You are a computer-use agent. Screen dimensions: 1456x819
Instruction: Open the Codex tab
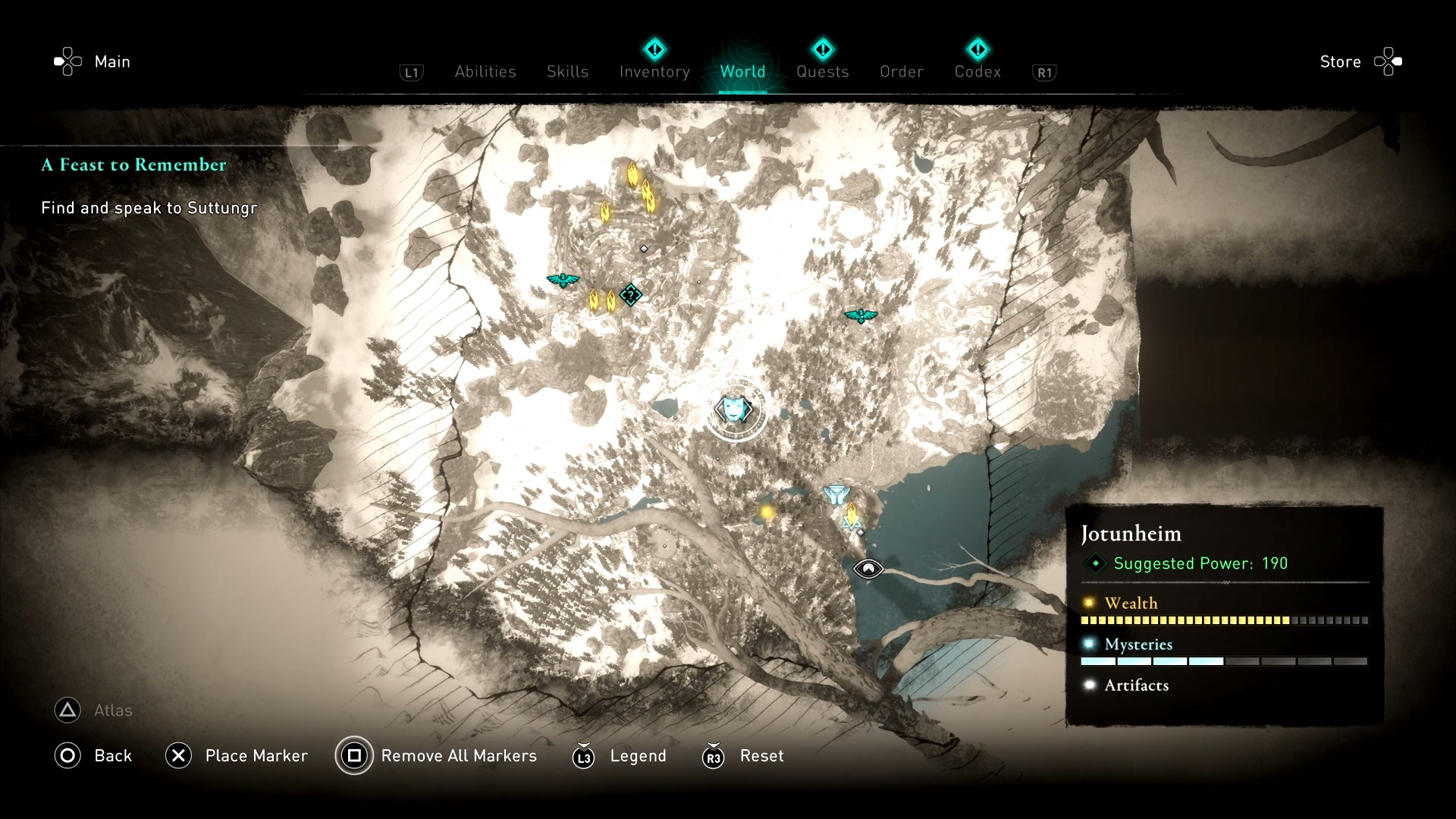pos(977,71)
